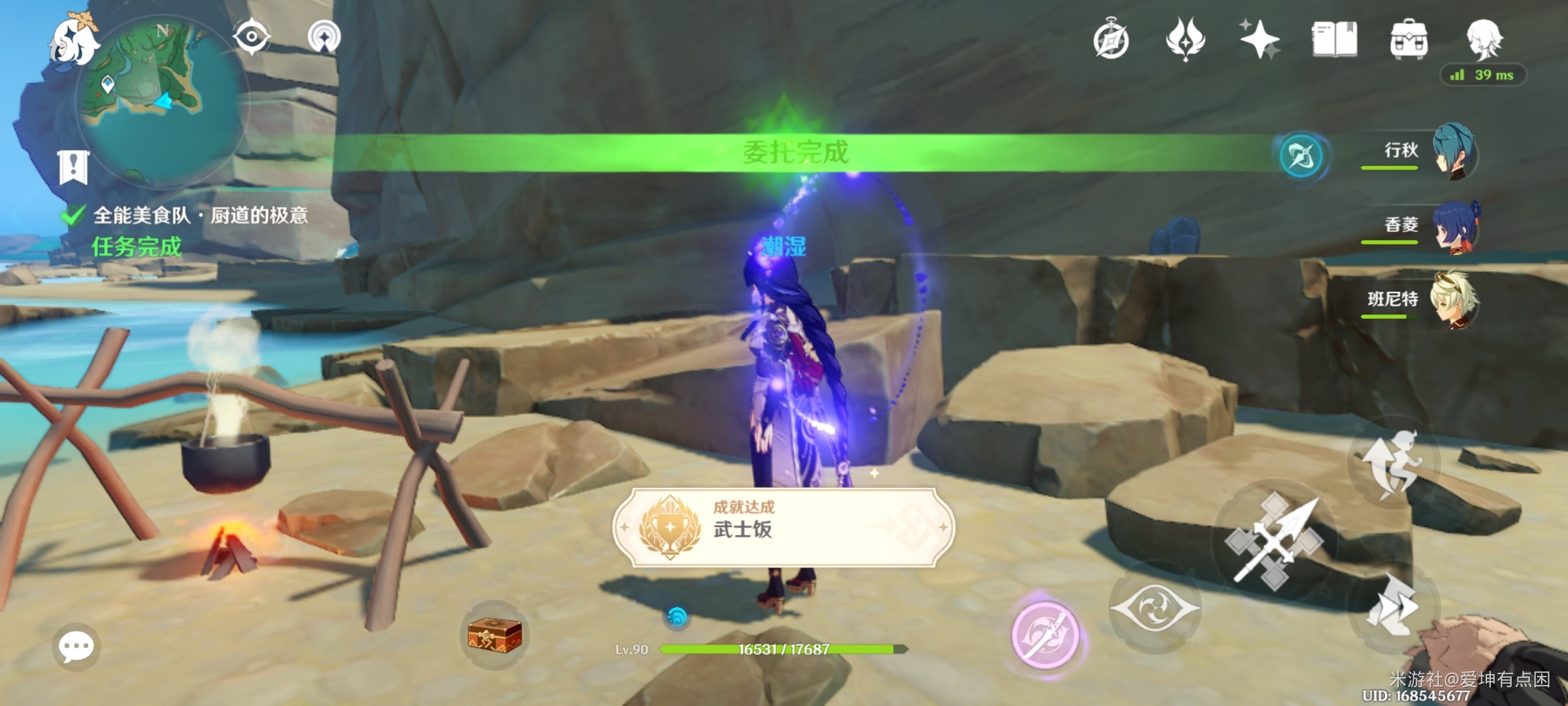This screenshot has width=1568, height=706.
Task: Open the quest log exclamation bookmark
Action: point(73,167)
